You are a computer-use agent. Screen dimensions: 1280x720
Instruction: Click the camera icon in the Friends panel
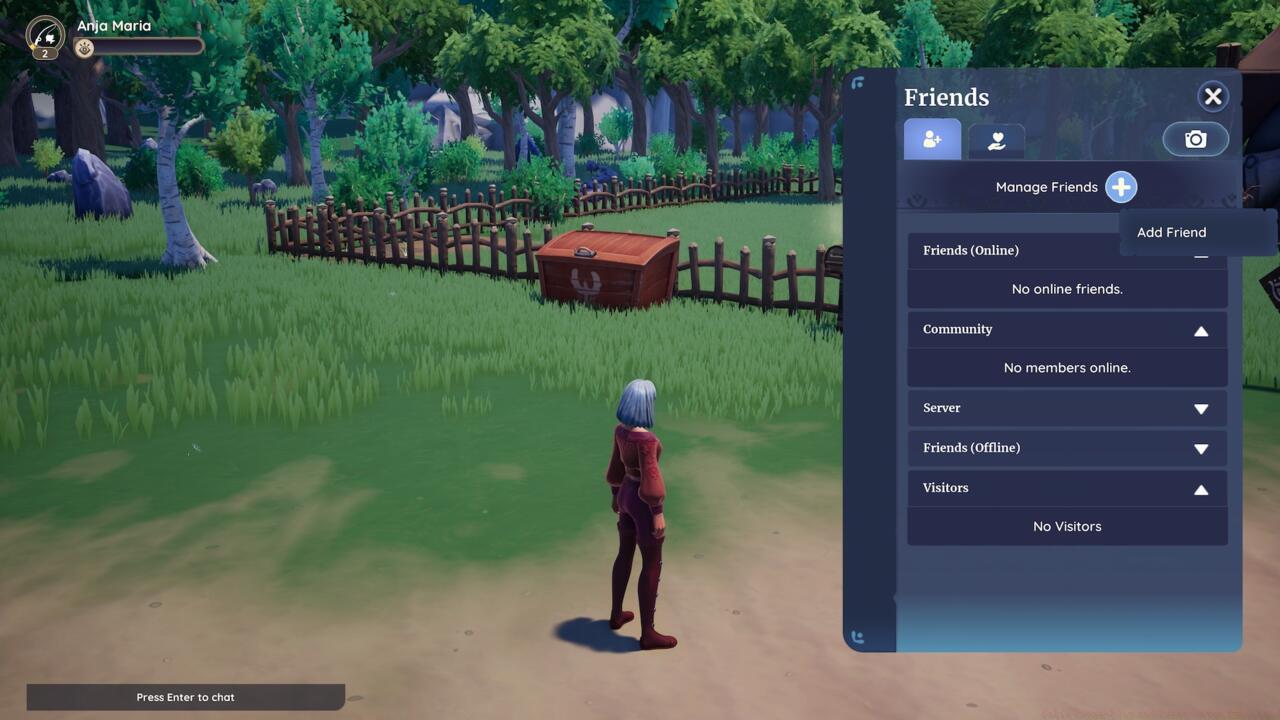1195,139
